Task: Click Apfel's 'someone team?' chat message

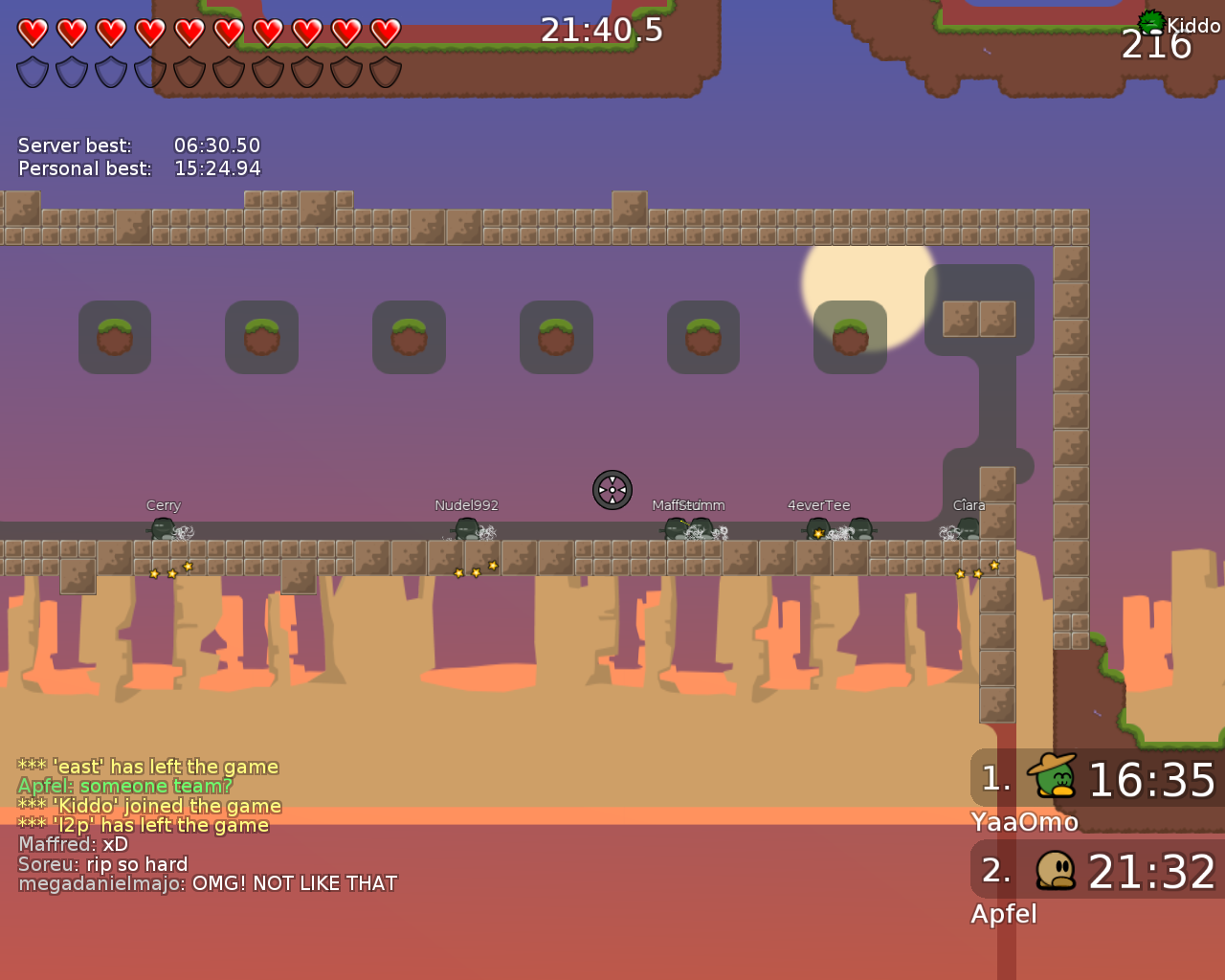Action: click(126, 786)
